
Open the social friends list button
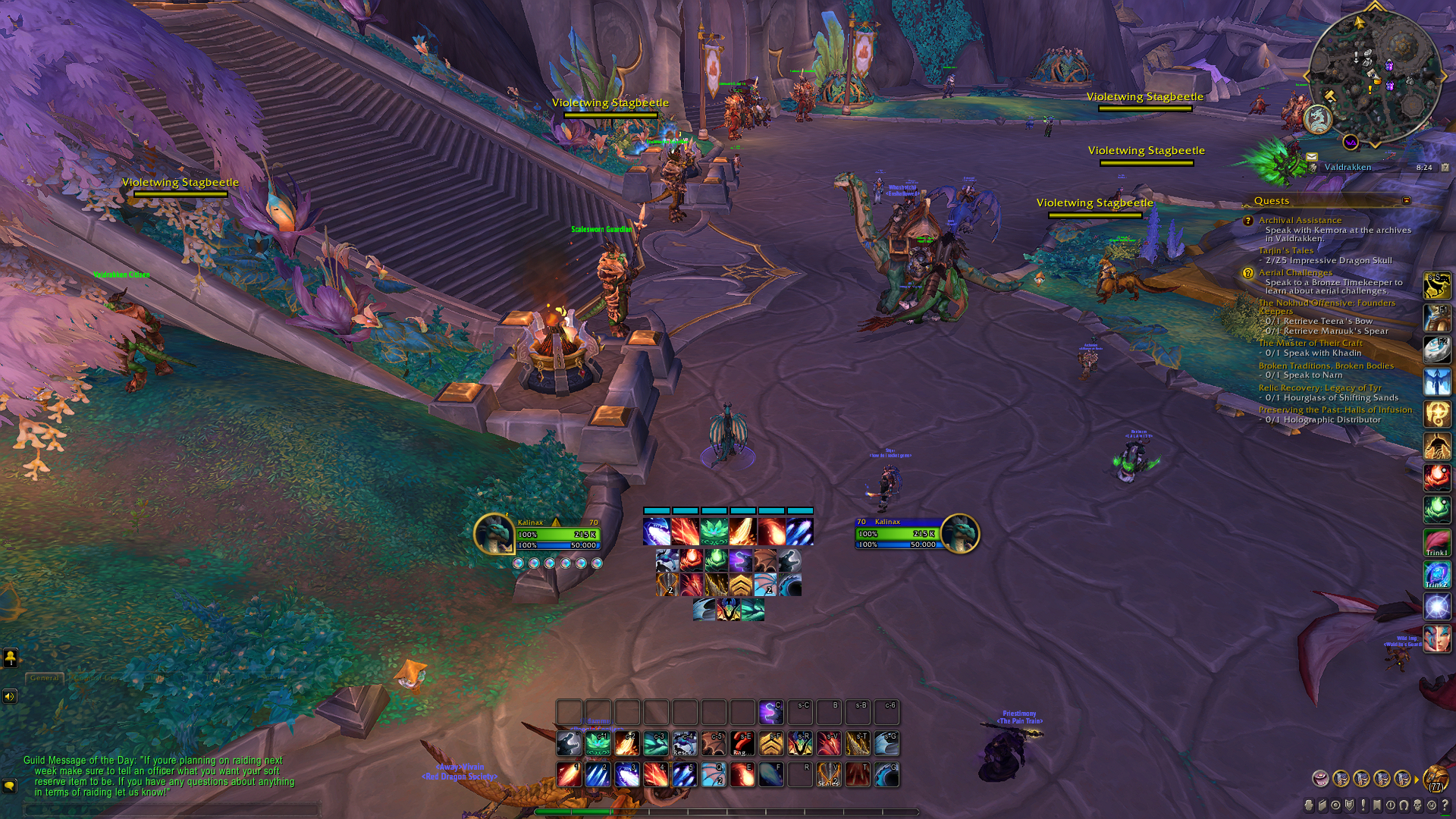[11, 657]
